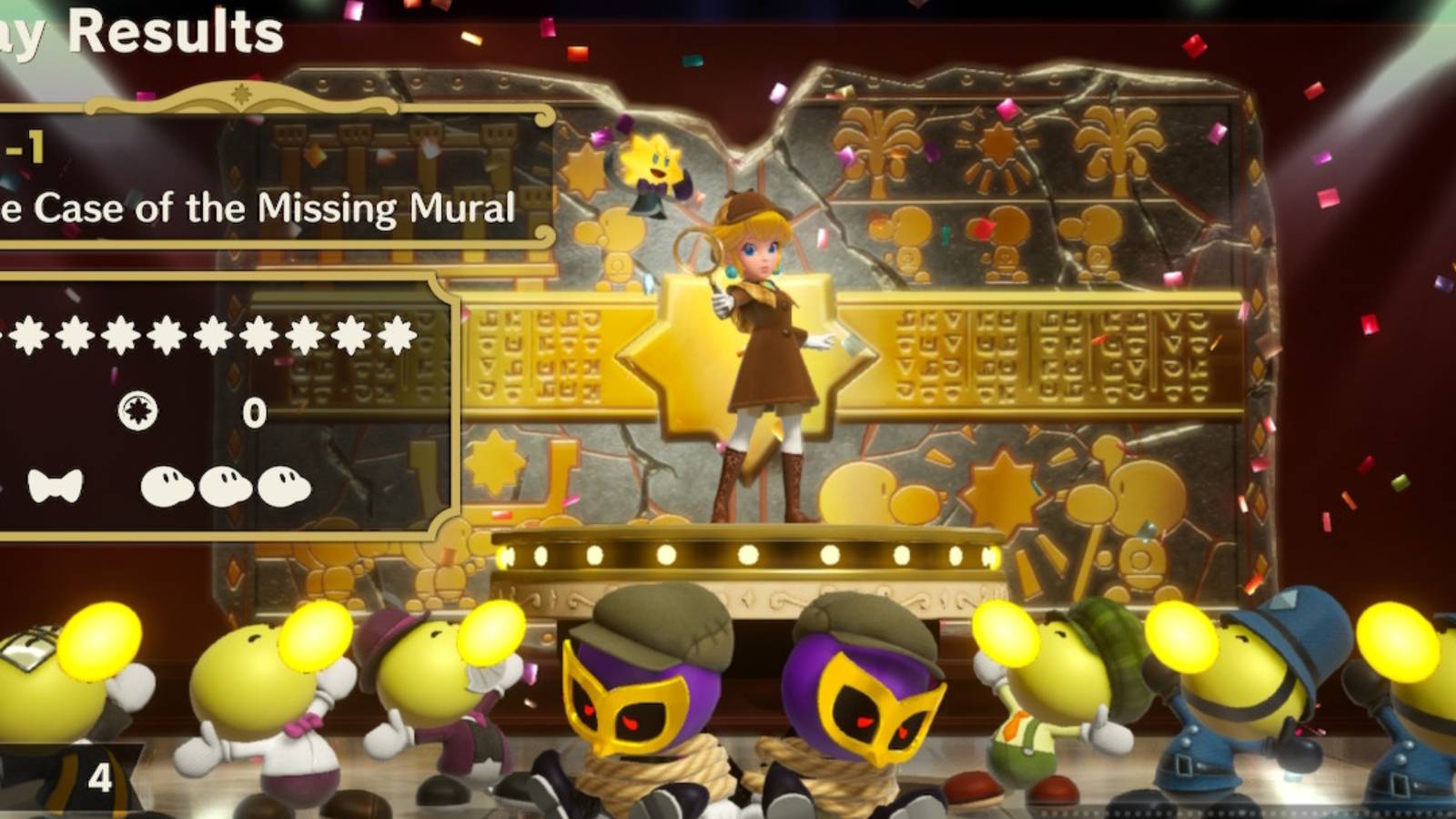Select the first star in the star row
Viewport: 1456px width, 819px height.
point(30,337)
